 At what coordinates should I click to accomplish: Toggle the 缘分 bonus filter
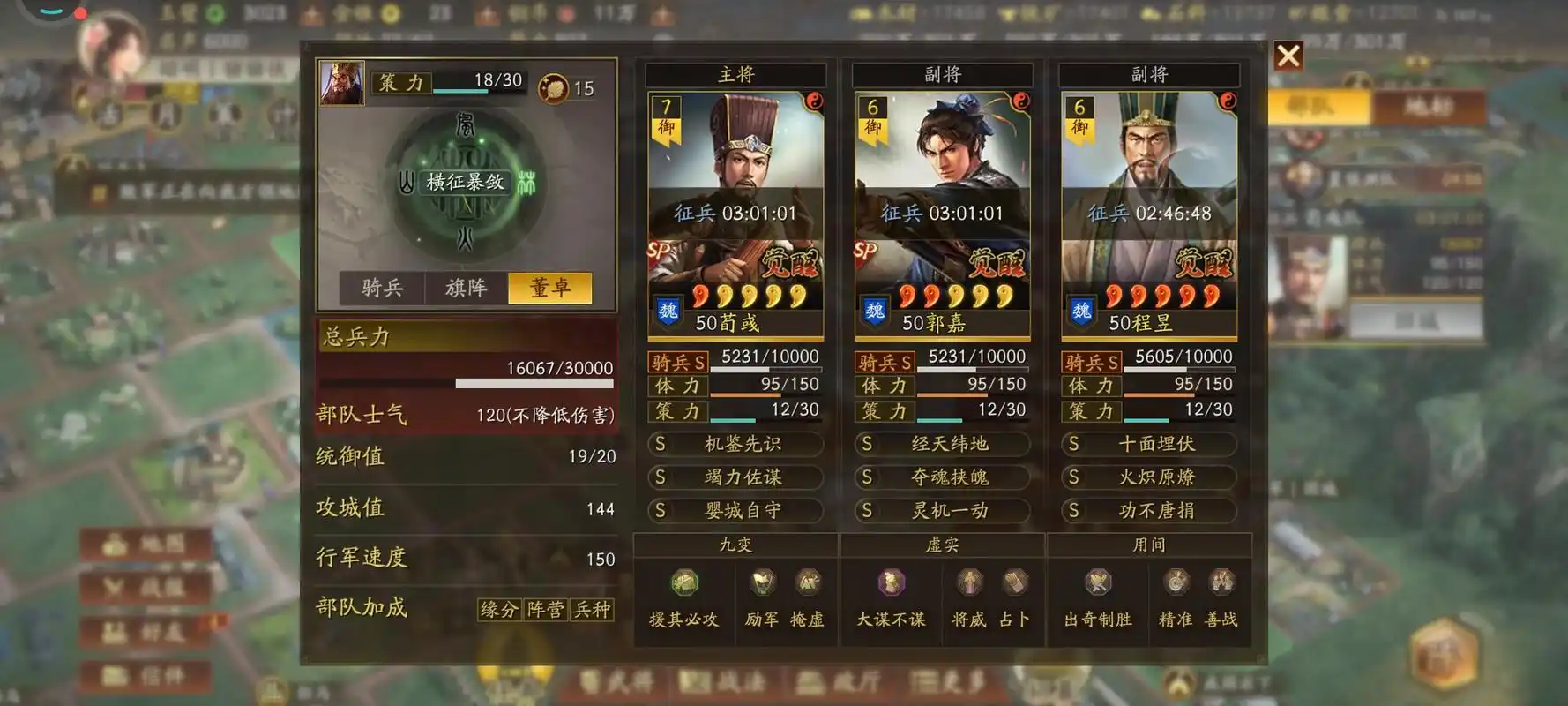tap(499, 610)
